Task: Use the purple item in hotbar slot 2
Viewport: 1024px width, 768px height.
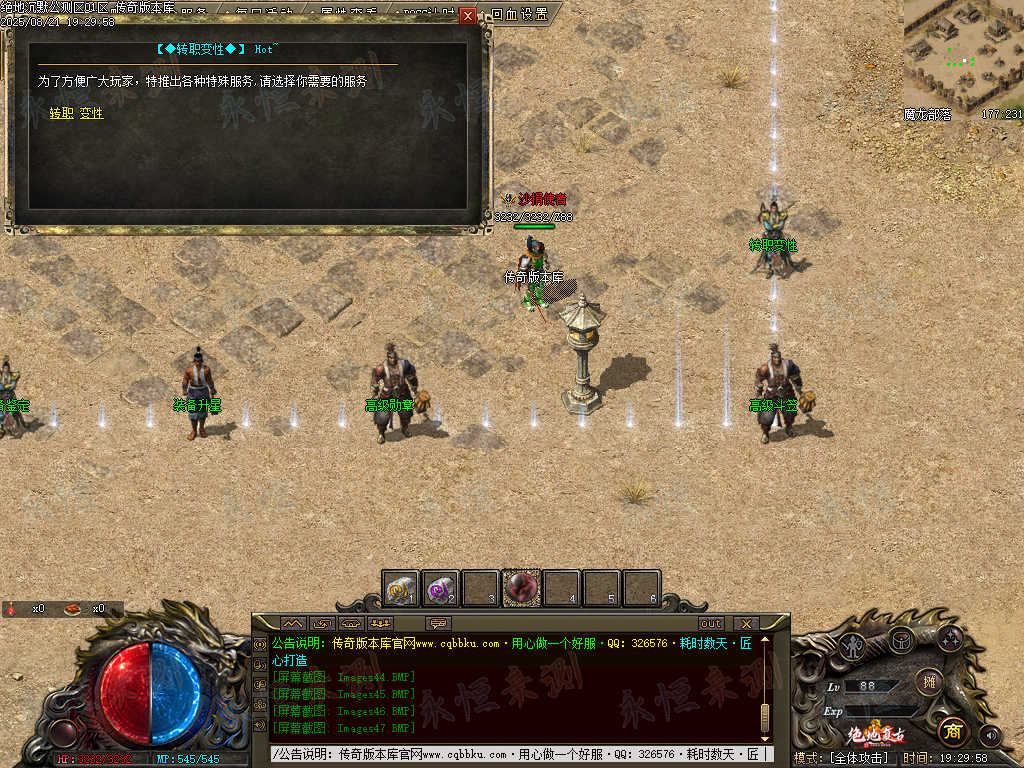Action: pos(440,589)
